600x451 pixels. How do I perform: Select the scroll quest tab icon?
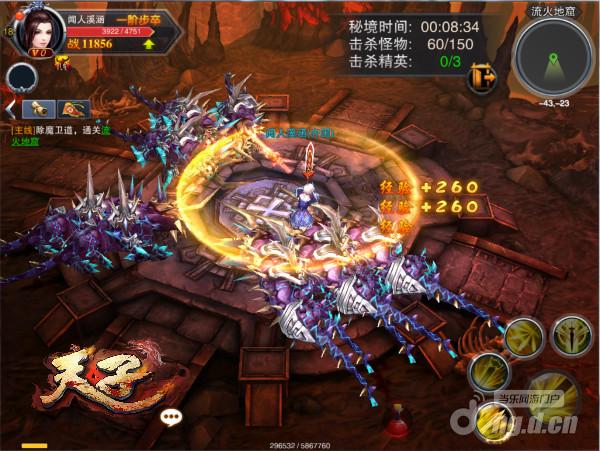[42, 108]
